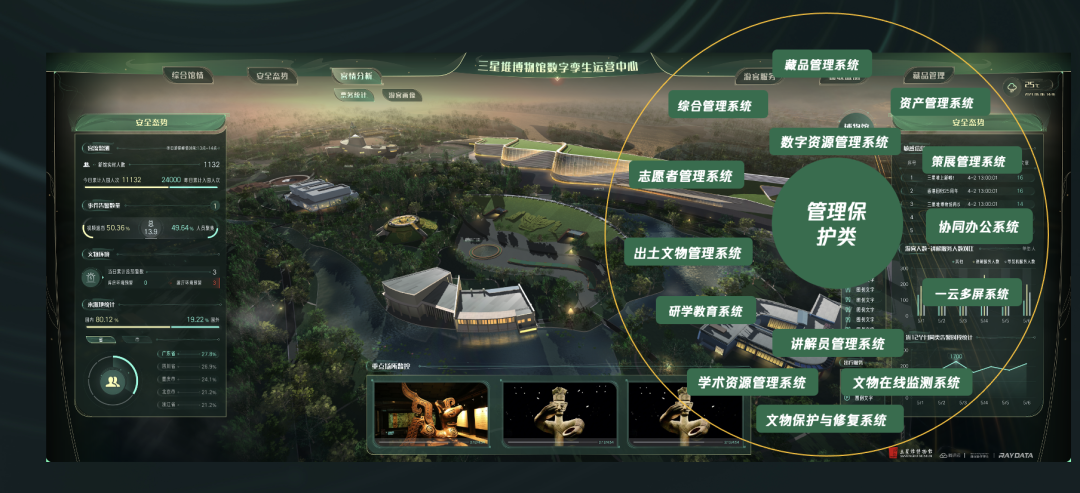Click the 出土文物管理系统 label
1080x493 pixels.
[x=688, y=253]
